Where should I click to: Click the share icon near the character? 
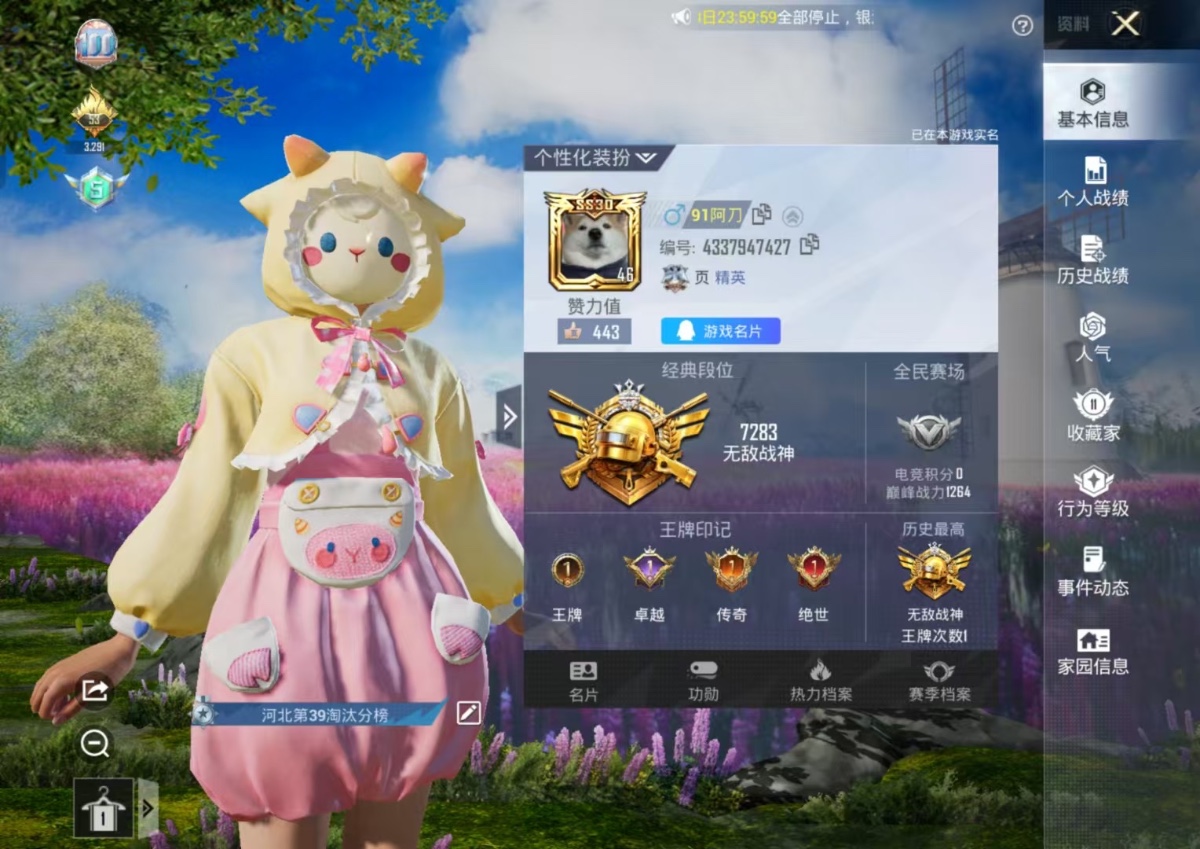point(96,690)
